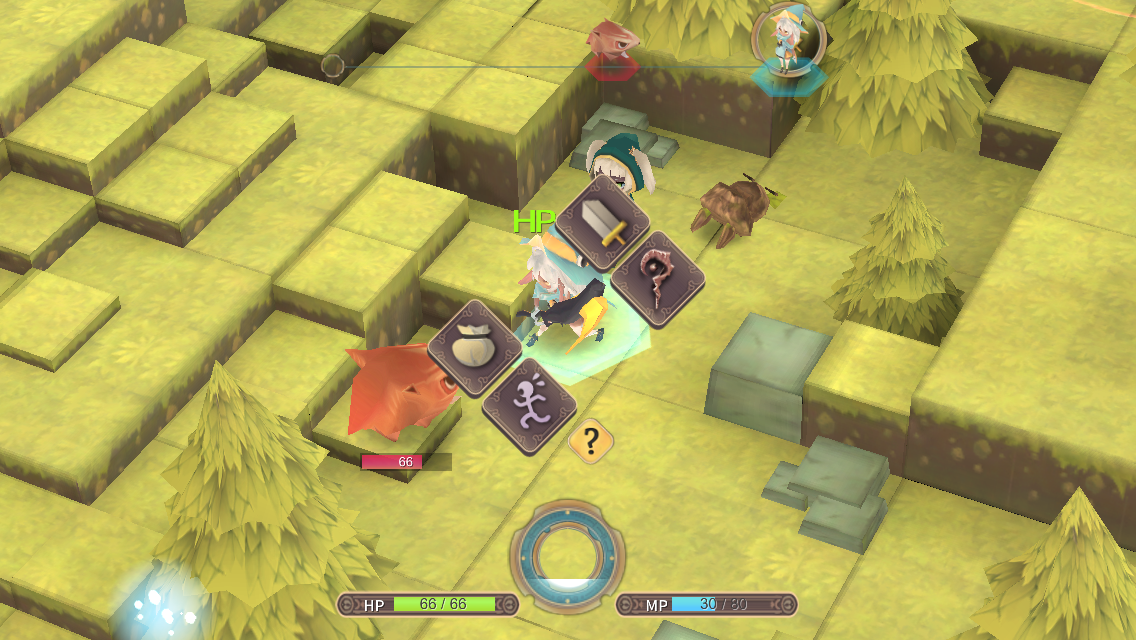
Task: Tap the circular ring button at bottom center
Action: point(567,553)
